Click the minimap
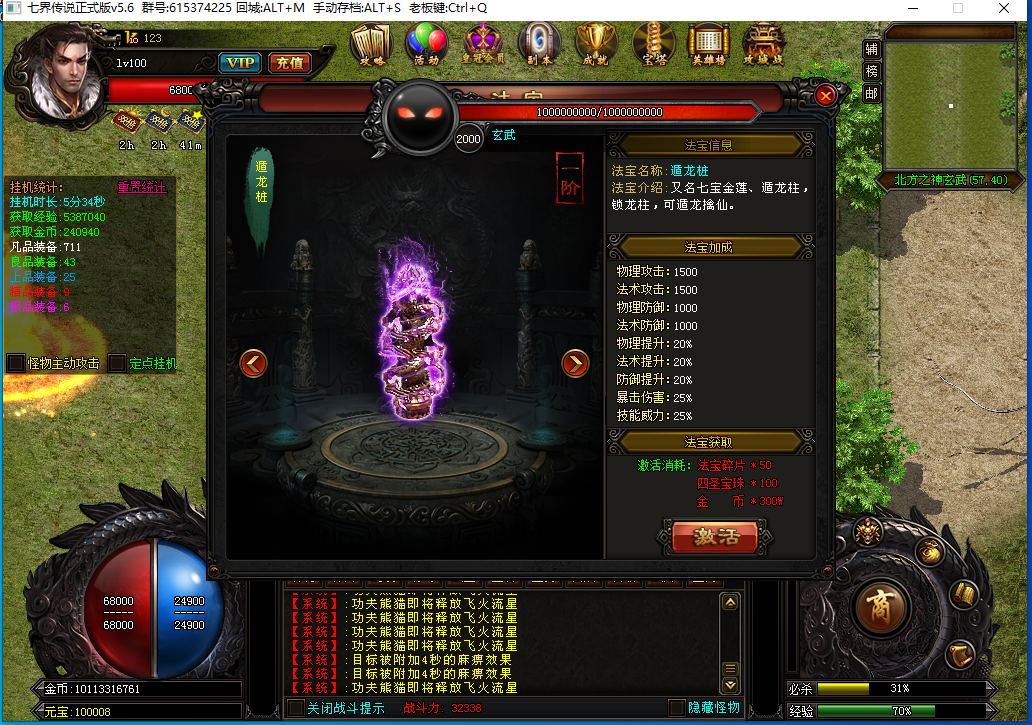This screenshot has width=1032, height=725. 949,104
